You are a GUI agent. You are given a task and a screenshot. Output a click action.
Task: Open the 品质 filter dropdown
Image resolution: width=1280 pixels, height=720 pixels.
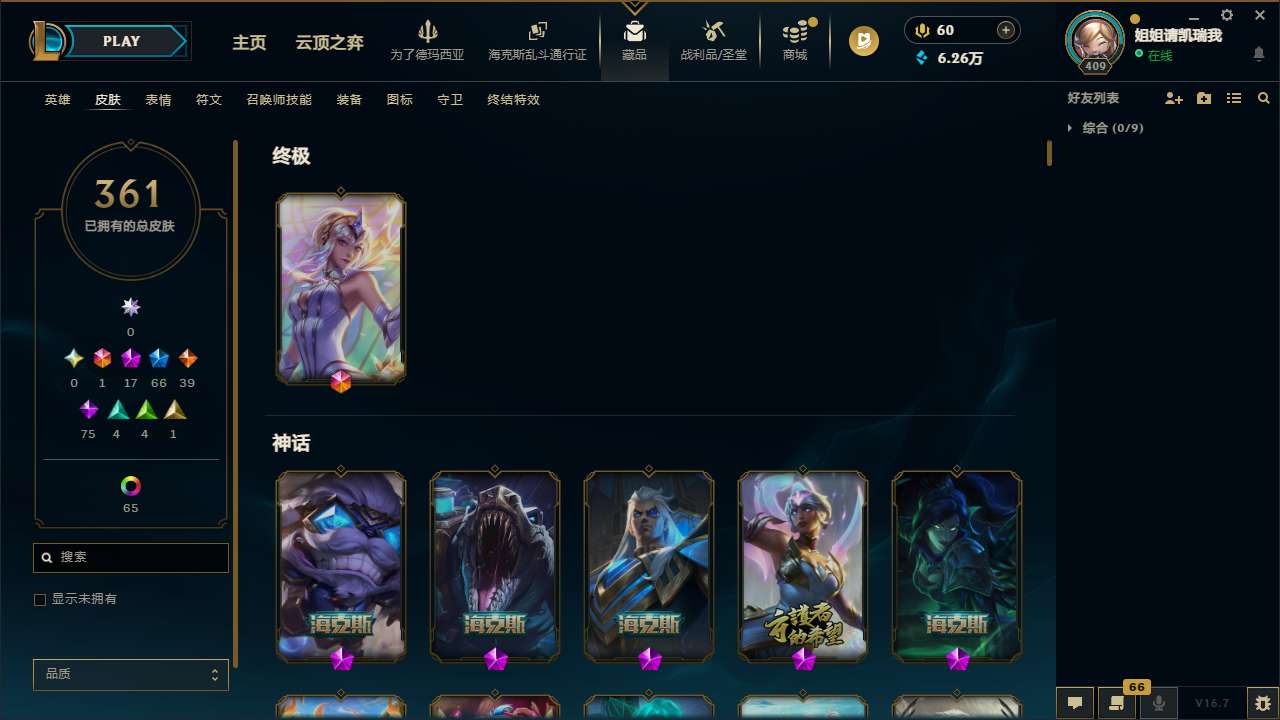pos(130,674)
